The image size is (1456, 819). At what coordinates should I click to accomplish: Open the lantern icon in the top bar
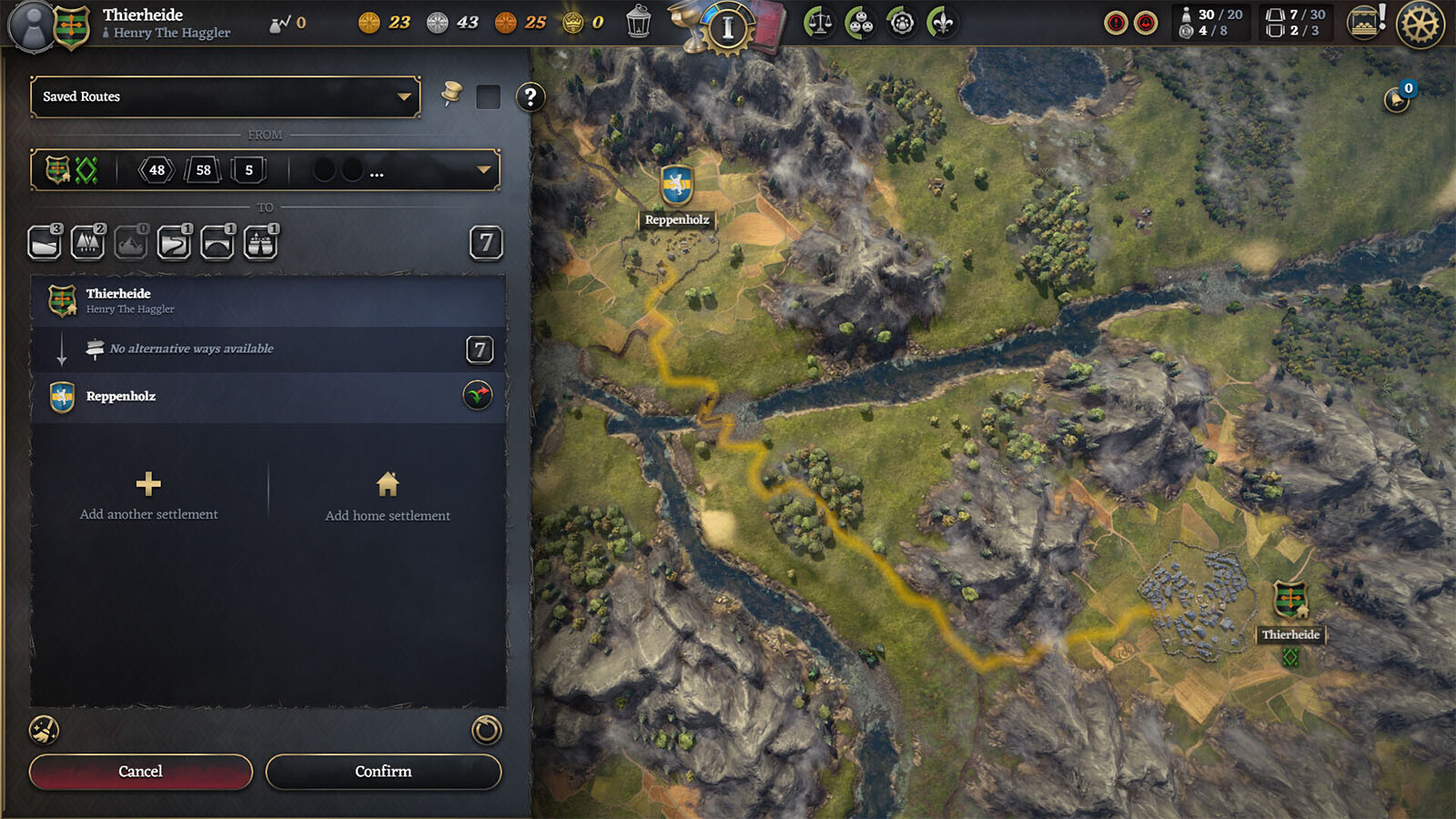pyautogui.click(x=639, y=22)
